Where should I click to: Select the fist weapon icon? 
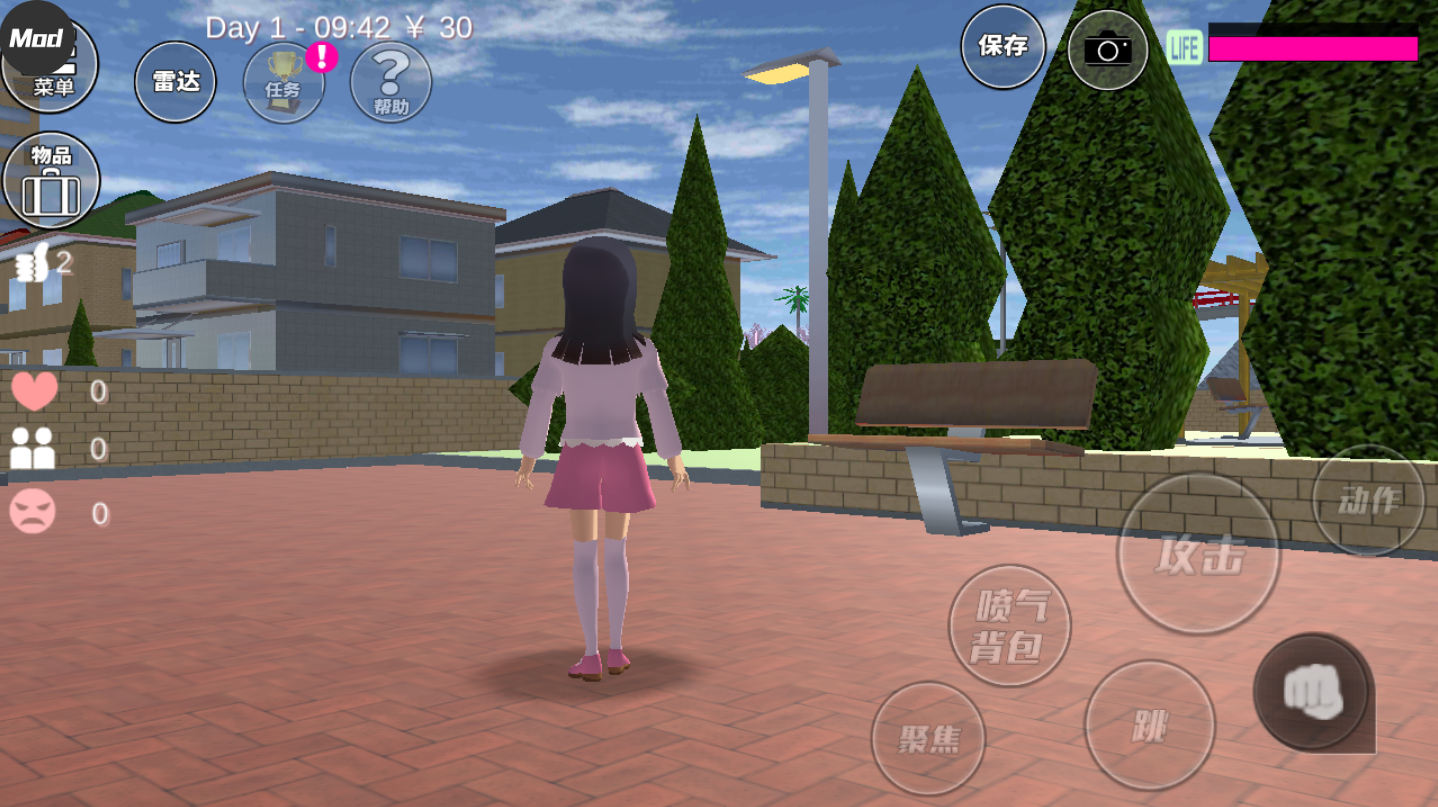1311,692
